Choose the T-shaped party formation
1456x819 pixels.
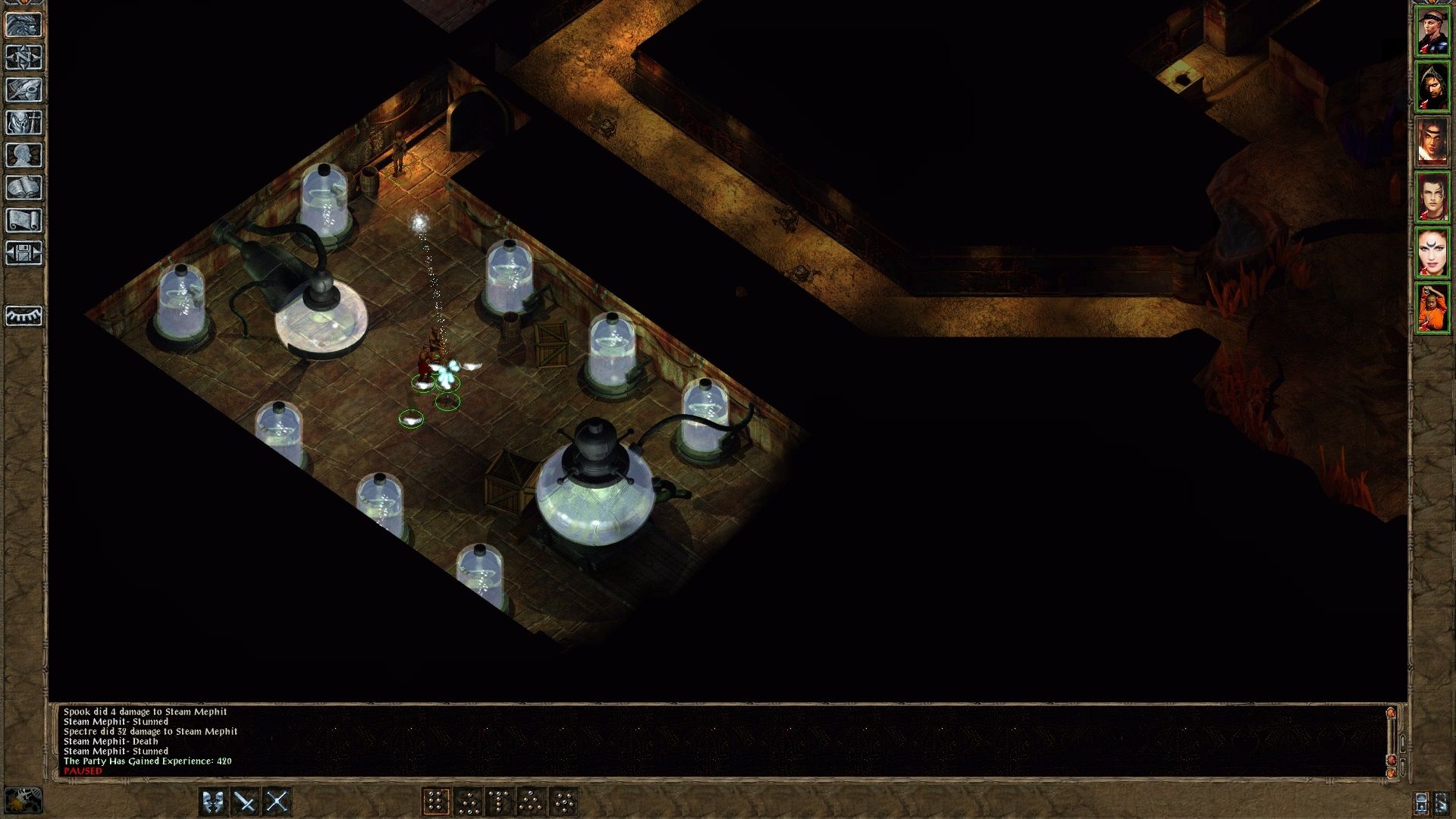(x=498, y=800)
